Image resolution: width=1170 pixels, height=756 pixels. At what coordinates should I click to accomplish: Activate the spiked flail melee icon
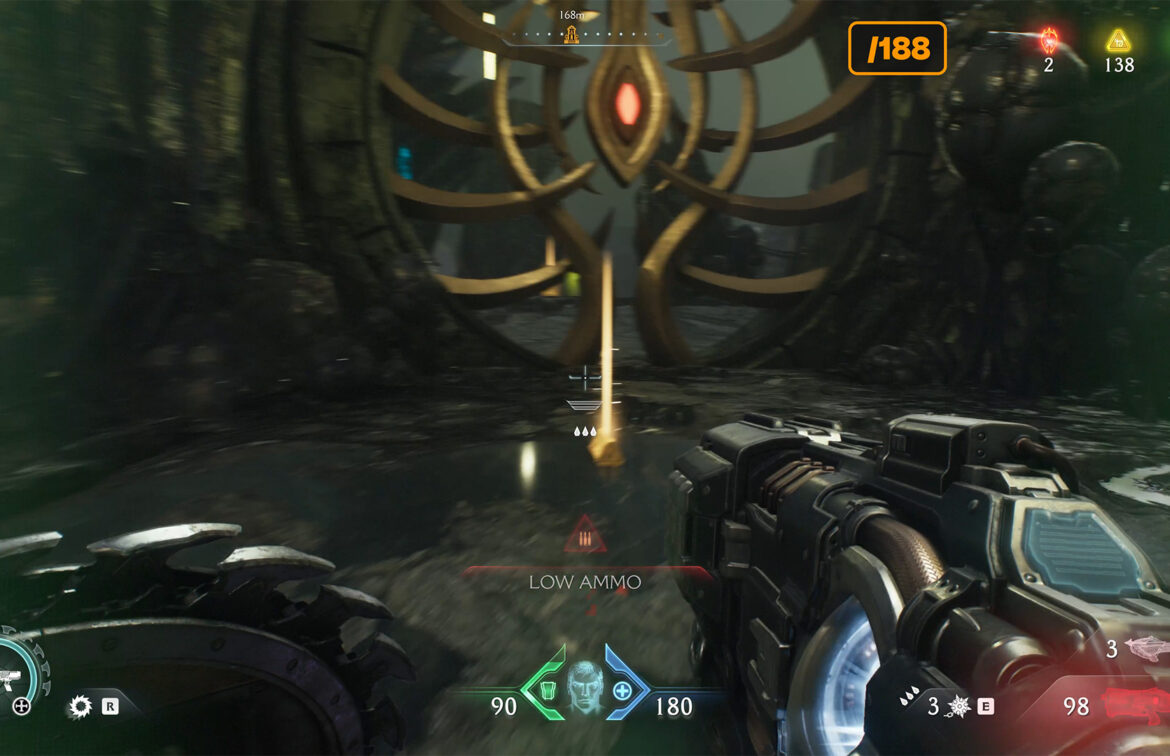[x=957, y=707]
